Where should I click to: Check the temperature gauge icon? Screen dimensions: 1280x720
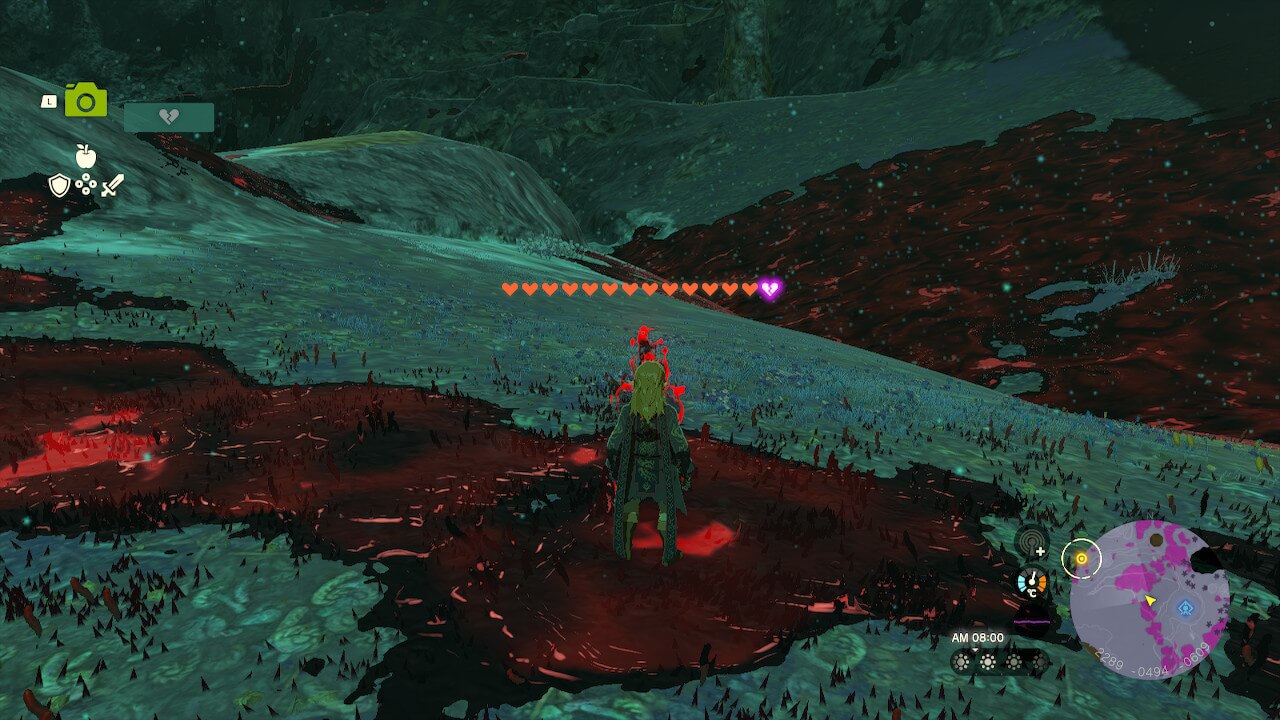pos(1032,583)
